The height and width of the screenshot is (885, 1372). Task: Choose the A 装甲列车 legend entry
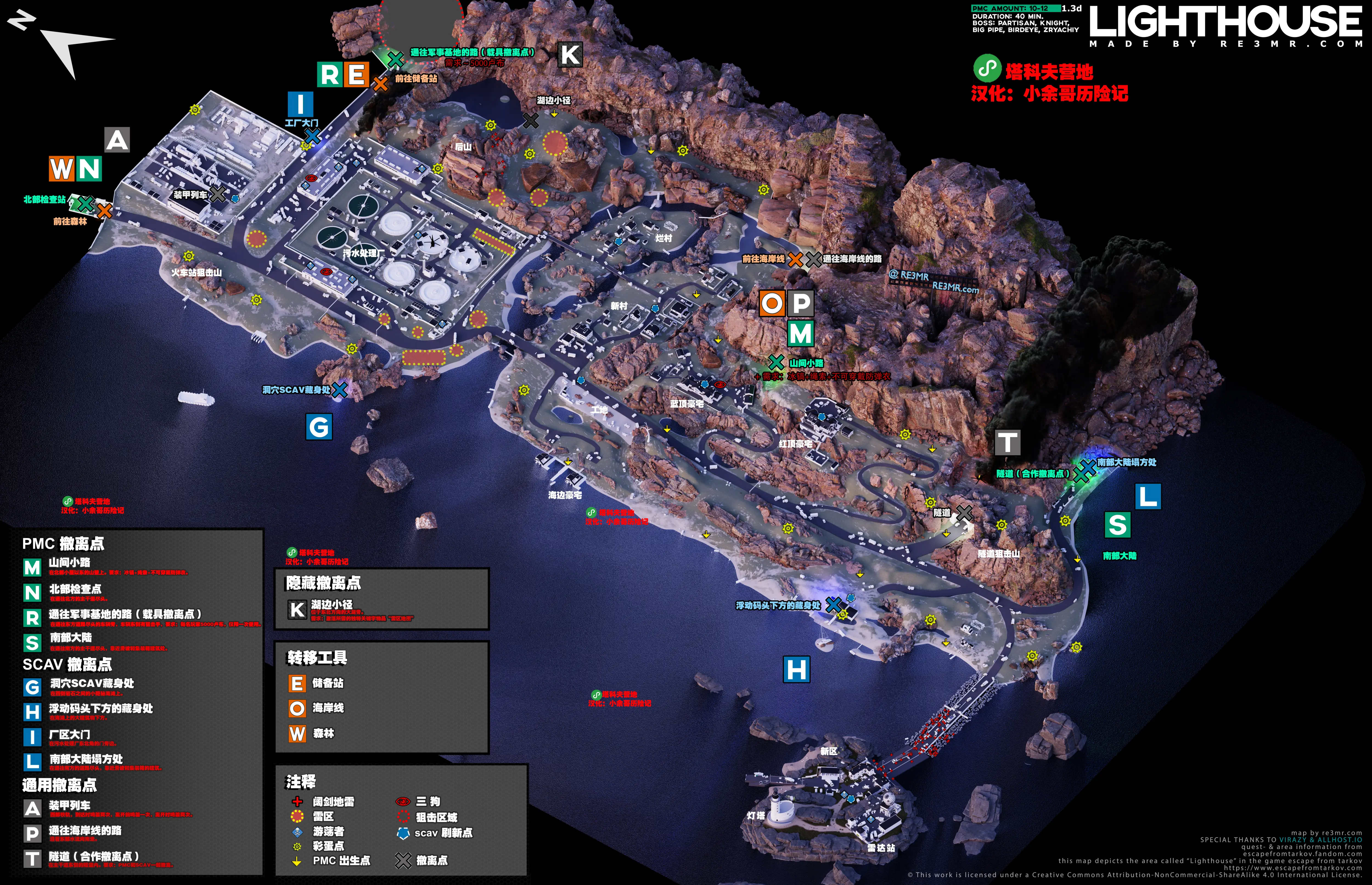(x=69, y=806)
